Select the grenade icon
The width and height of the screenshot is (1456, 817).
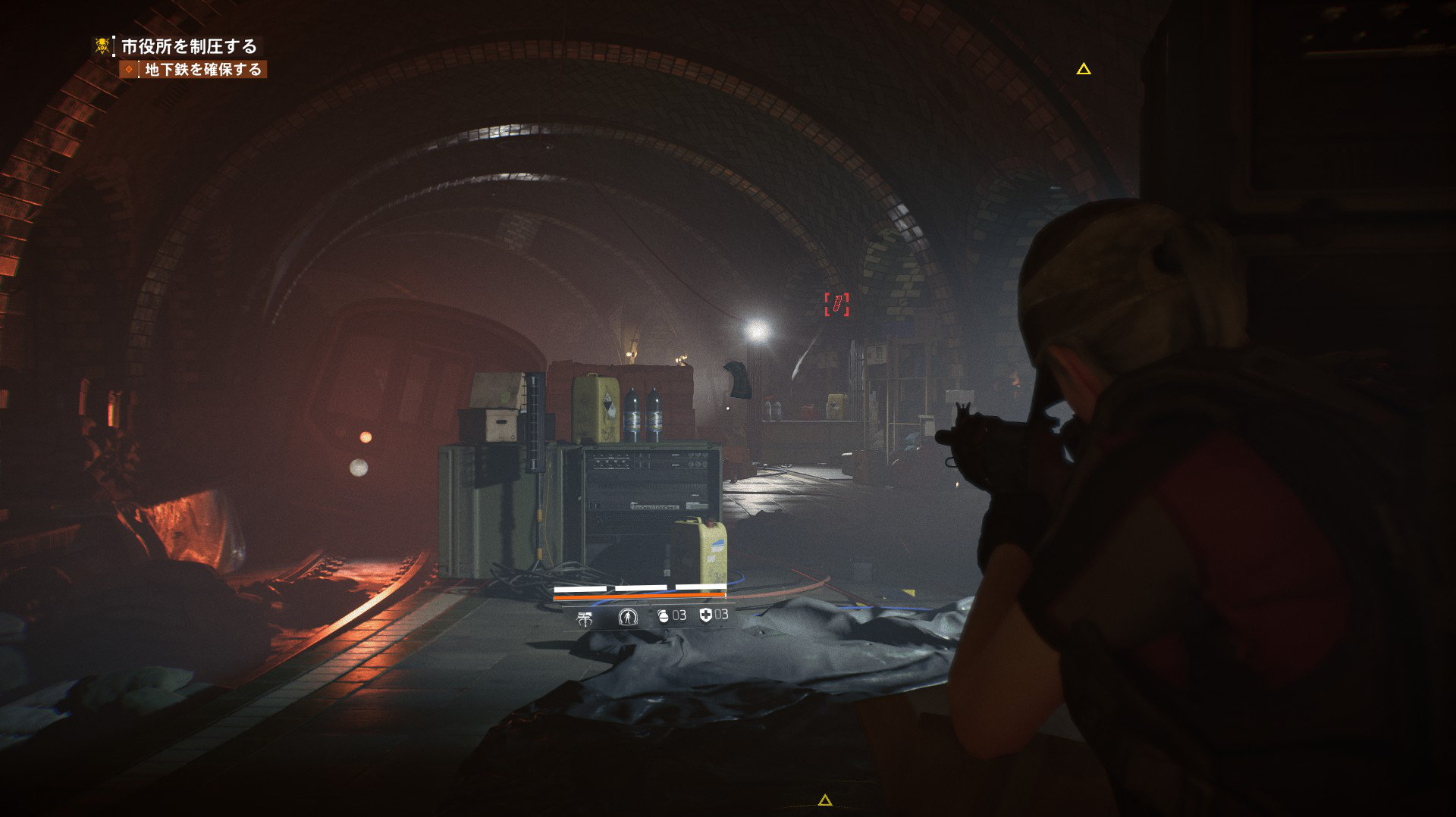pyautogui.click(x=664, y=615)
